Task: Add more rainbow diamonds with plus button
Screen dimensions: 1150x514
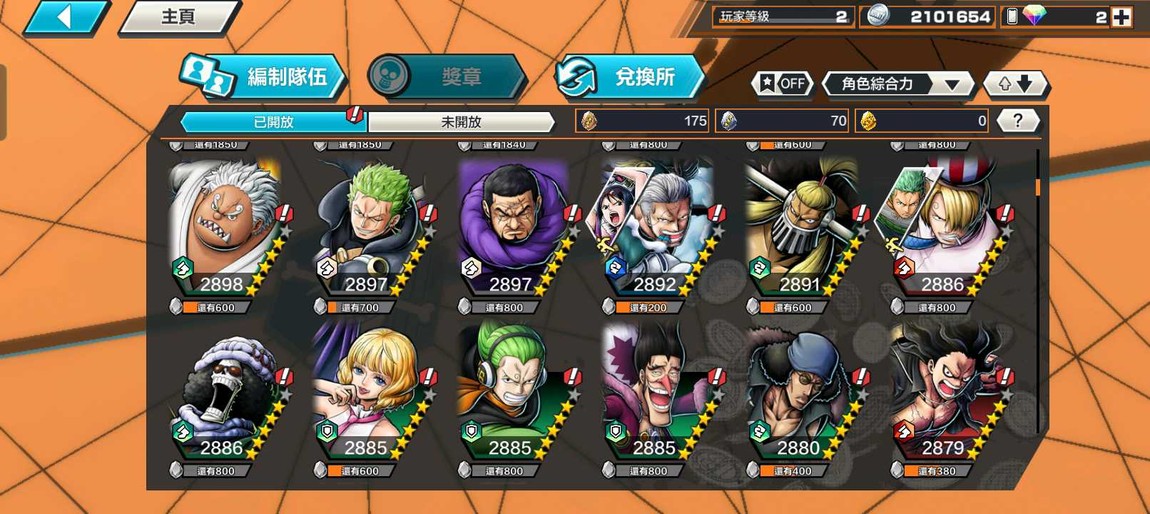Action: [1121, 17]
